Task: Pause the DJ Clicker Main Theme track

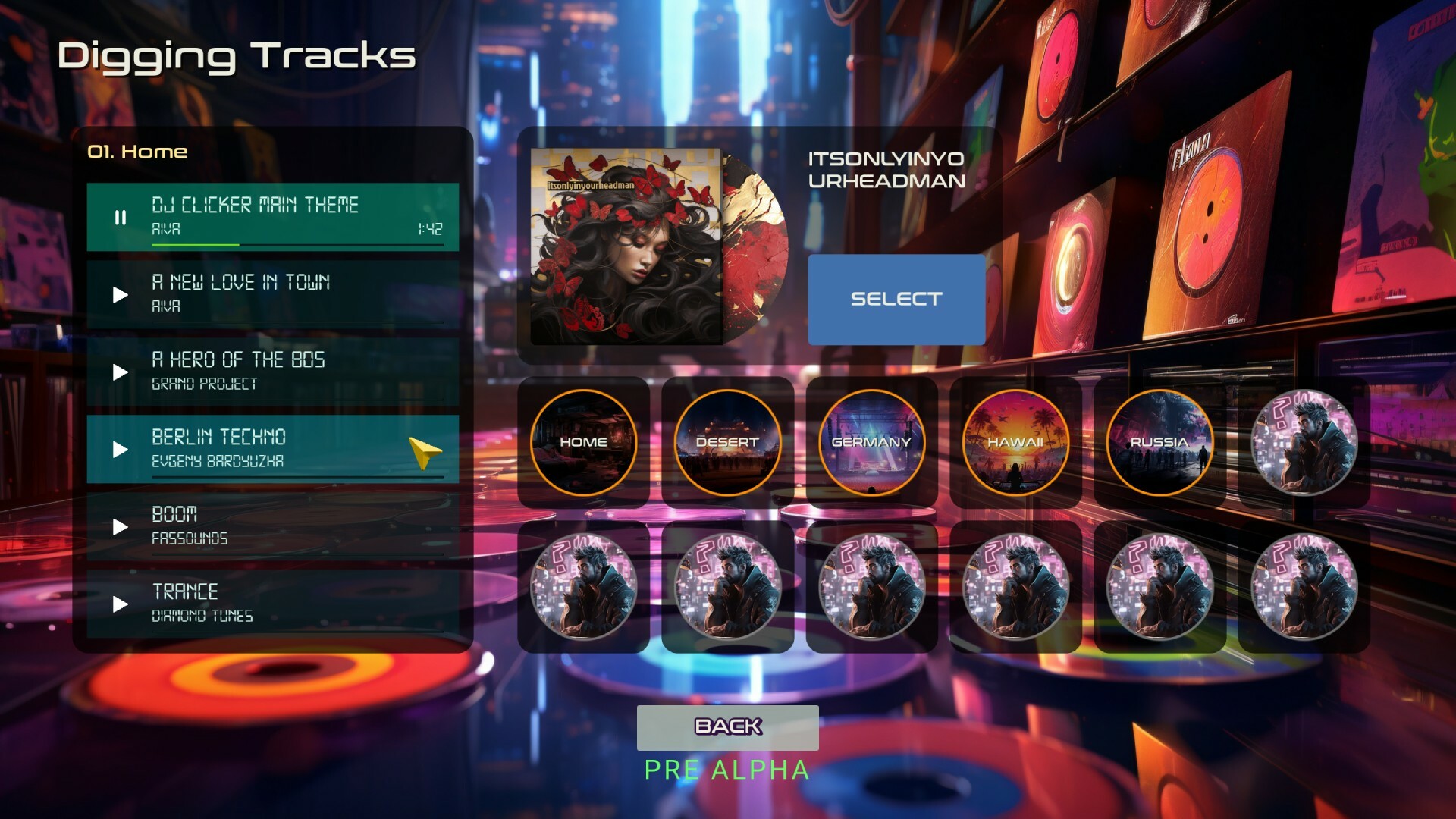Action: tap(120, 218)
